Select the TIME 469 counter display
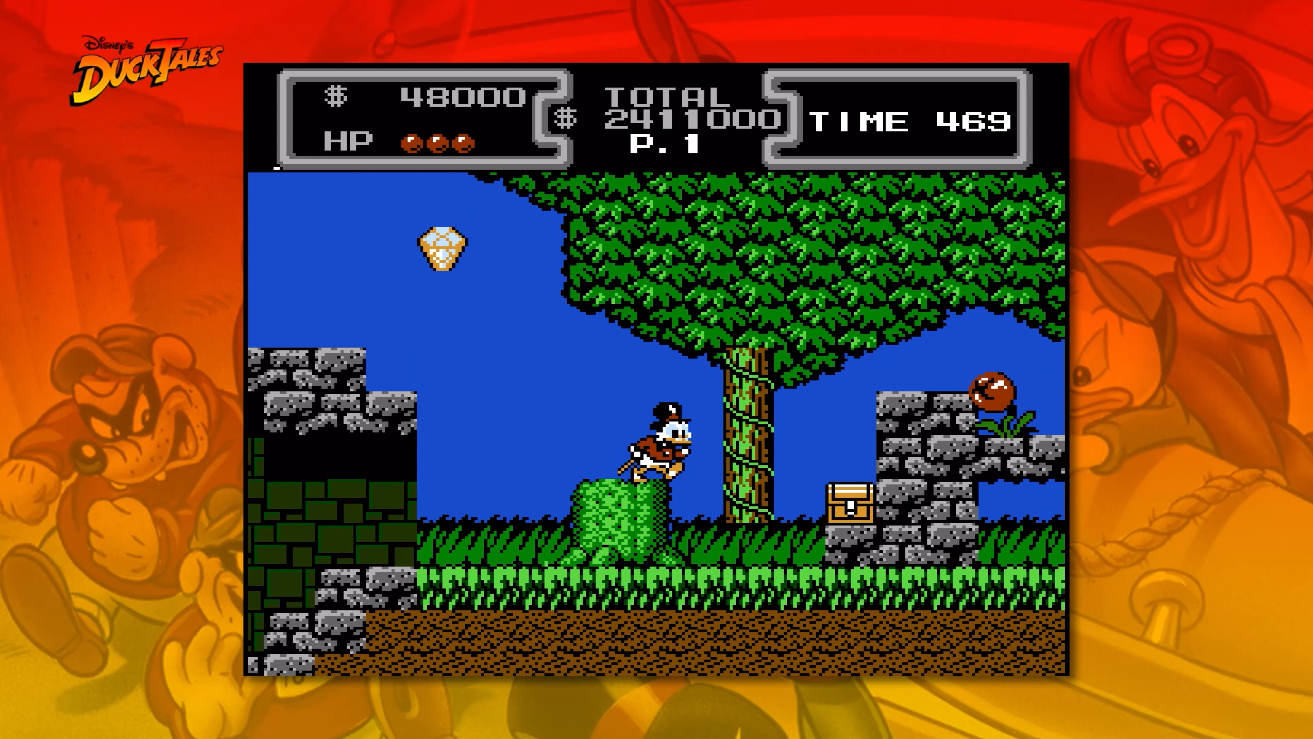The image size is (1313, 739). [x=912, y=121]
